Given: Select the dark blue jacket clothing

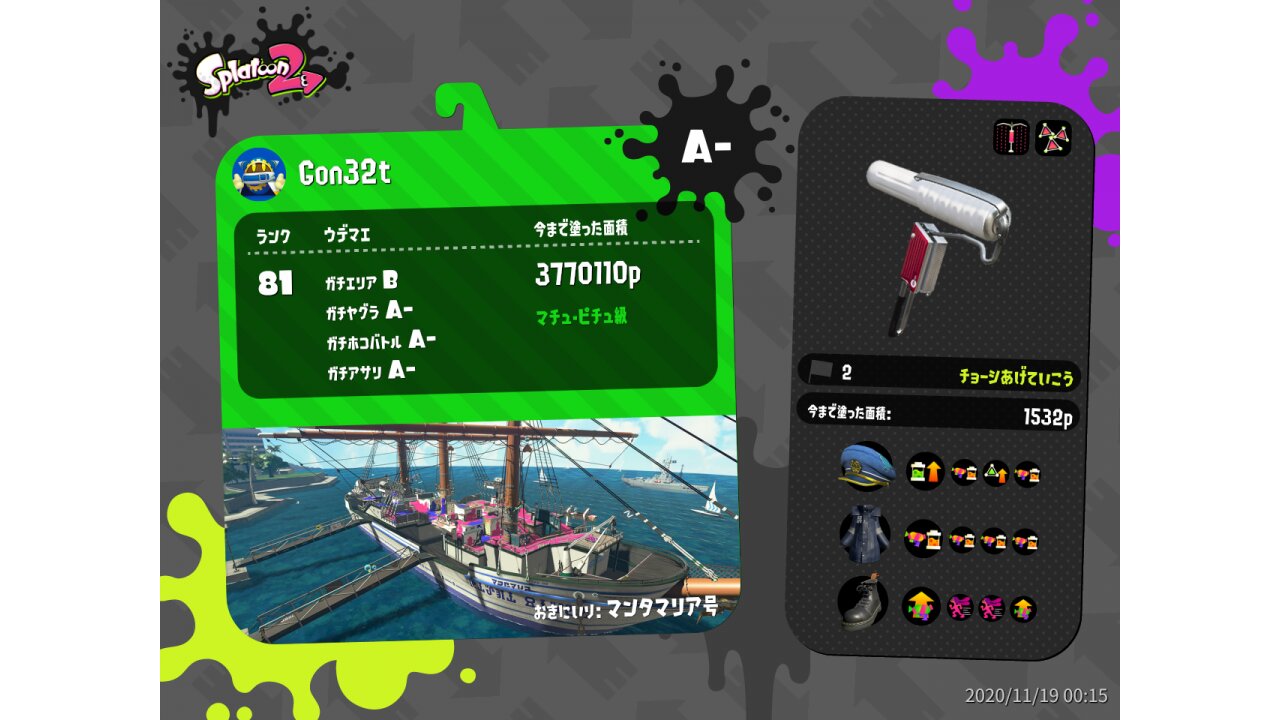Looking at the screenshot, I should click(865, 535).
